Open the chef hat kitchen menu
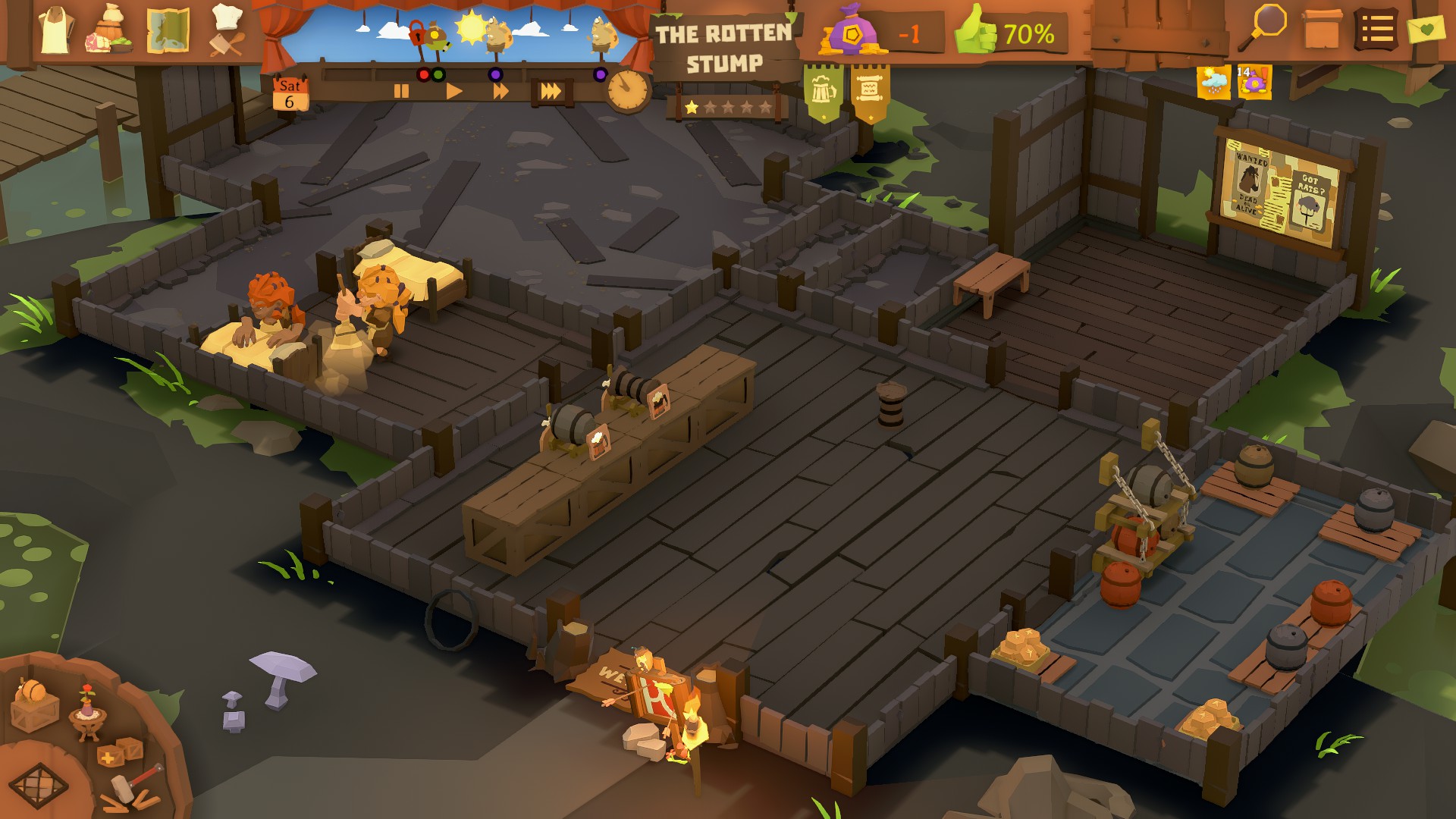1456x819 pixels. pos(227,30)
